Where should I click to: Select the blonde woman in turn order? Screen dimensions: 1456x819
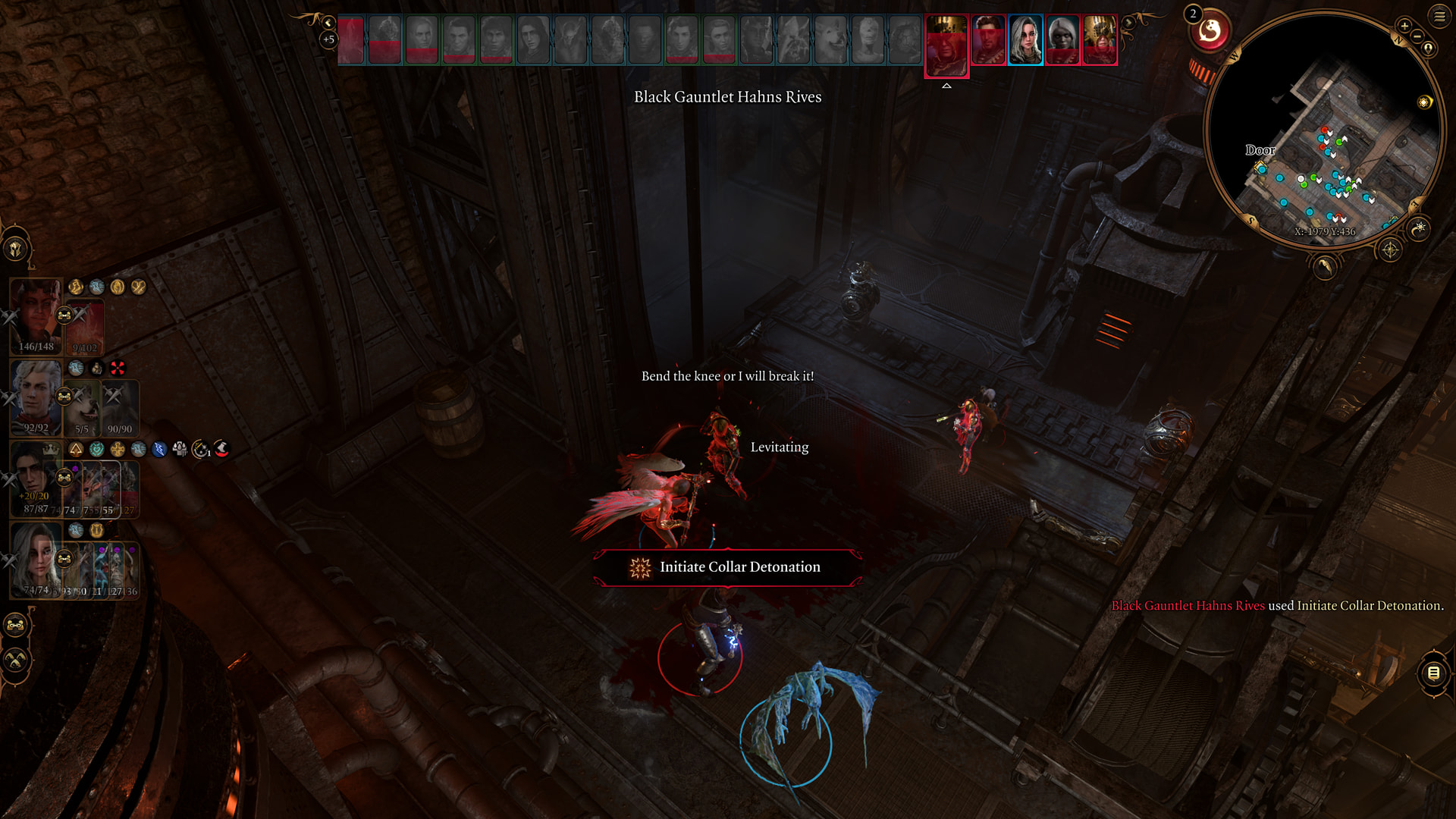(1025, 40)
